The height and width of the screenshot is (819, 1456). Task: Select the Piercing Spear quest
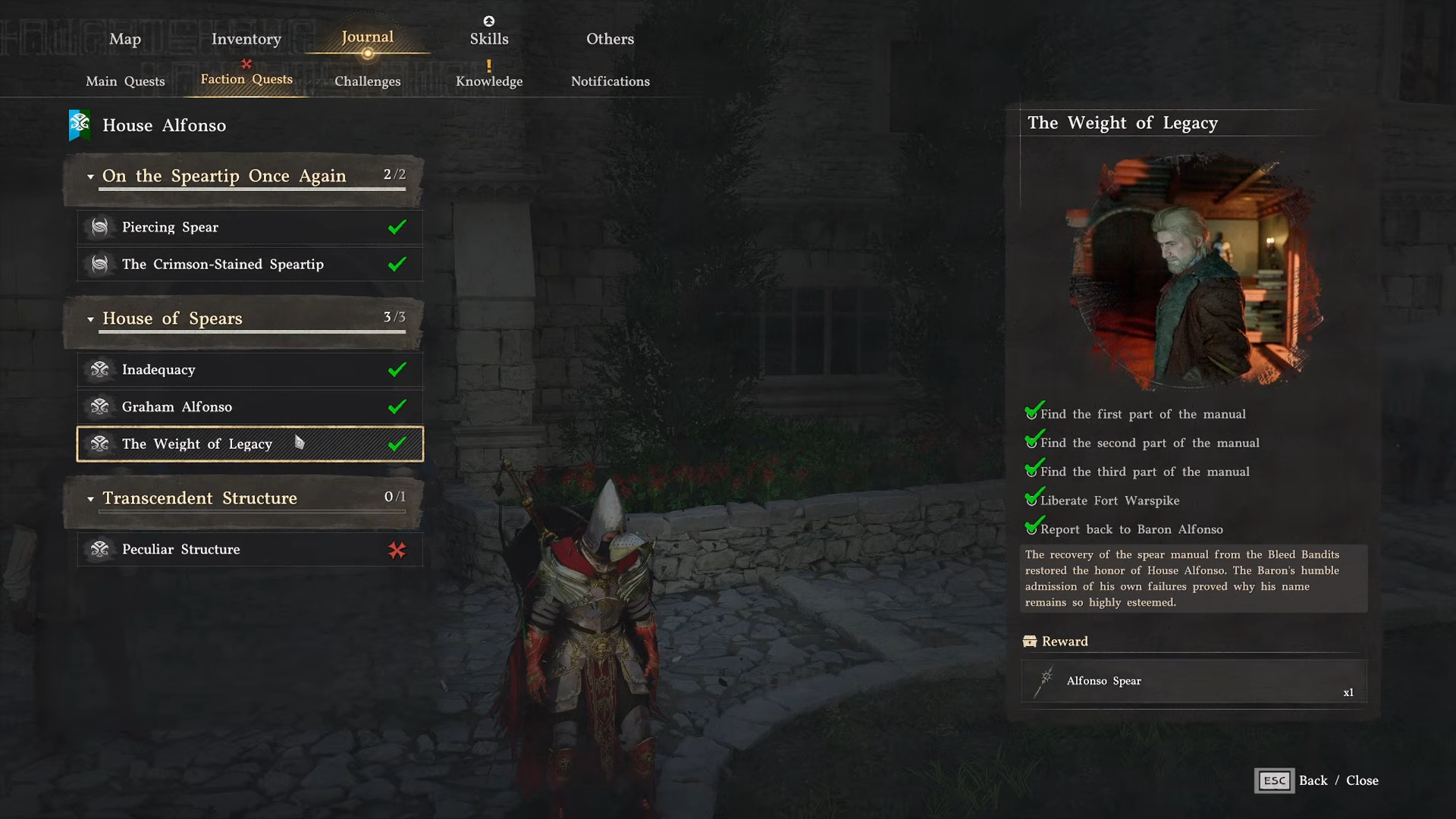coord(249,227)
